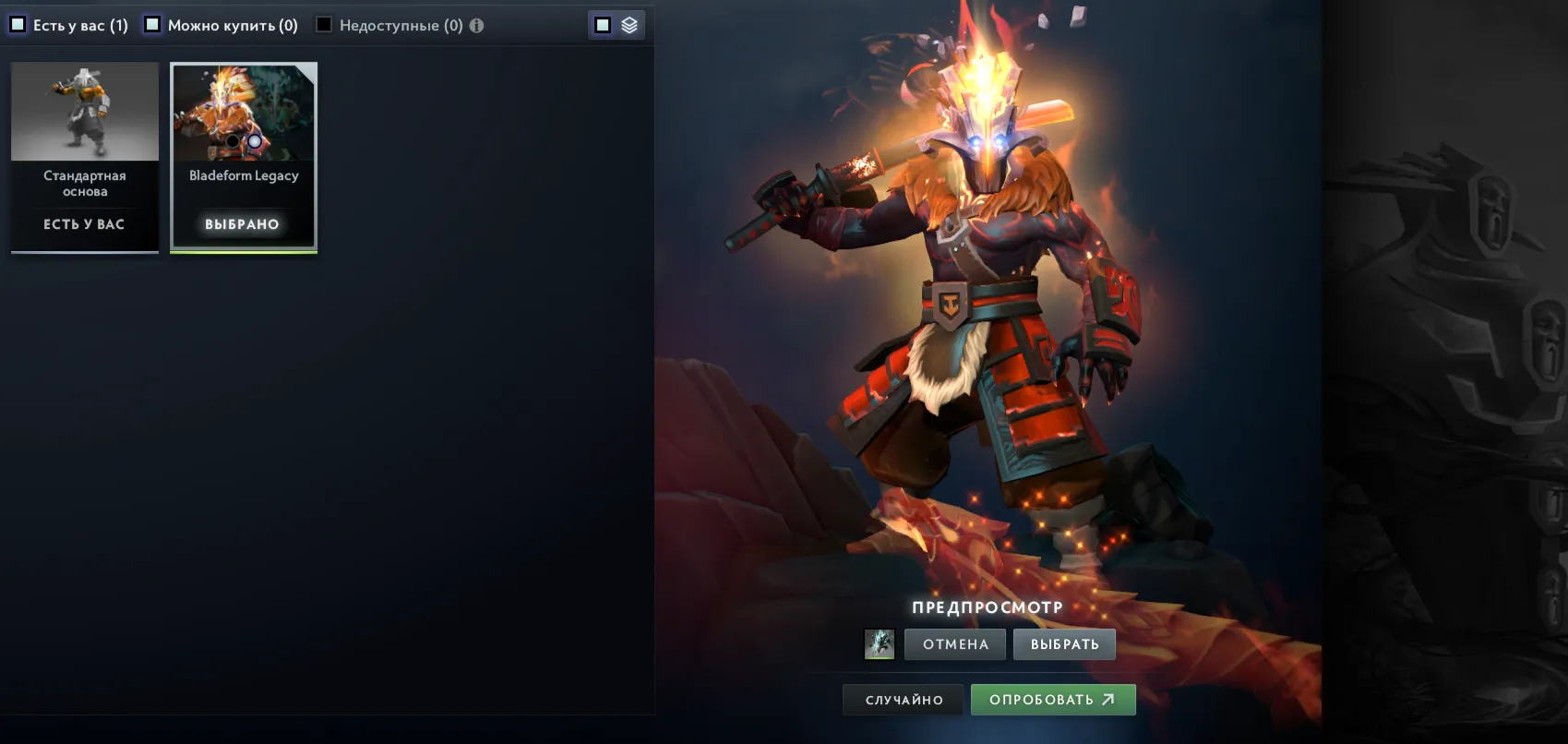Image resolution: width=1568 pixels, height=744 pixels.
Task: Confirm selection with Выбрать button
Action: click(x=1064, y=644)
